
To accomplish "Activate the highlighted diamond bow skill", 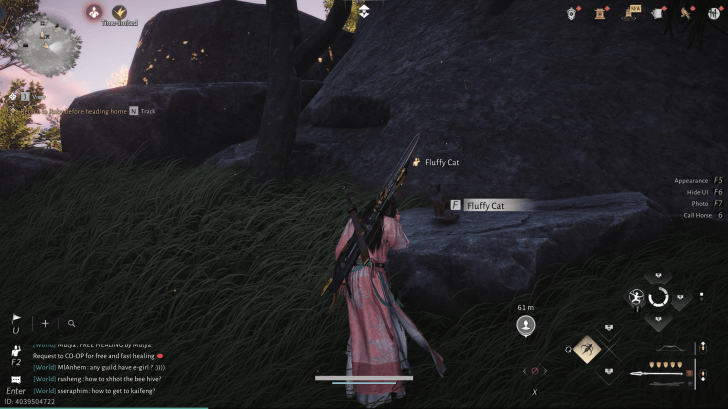I will click(588, 348).
